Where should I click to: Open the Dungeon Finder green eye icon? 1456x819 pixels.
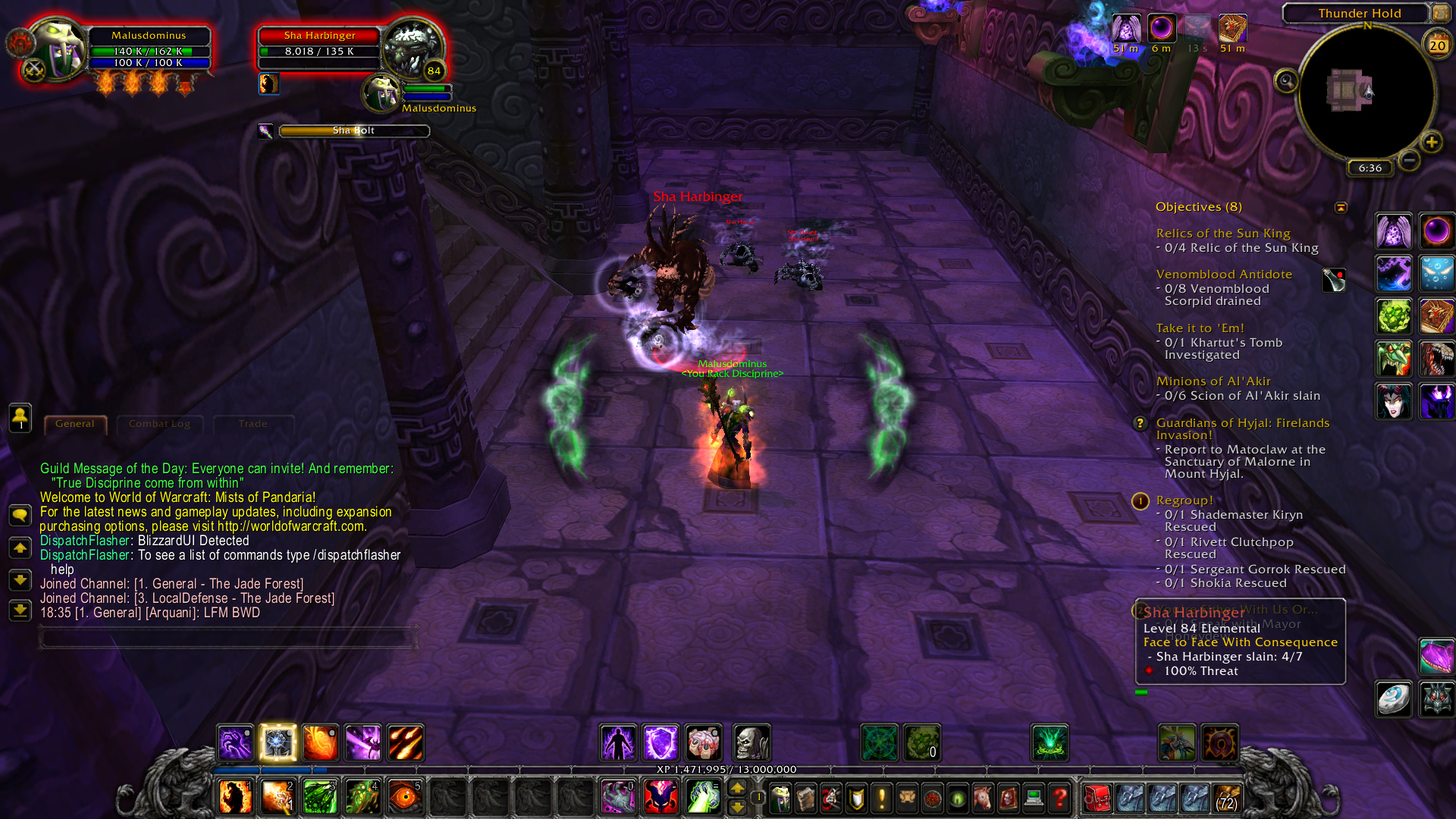click(x=957, y=799)
